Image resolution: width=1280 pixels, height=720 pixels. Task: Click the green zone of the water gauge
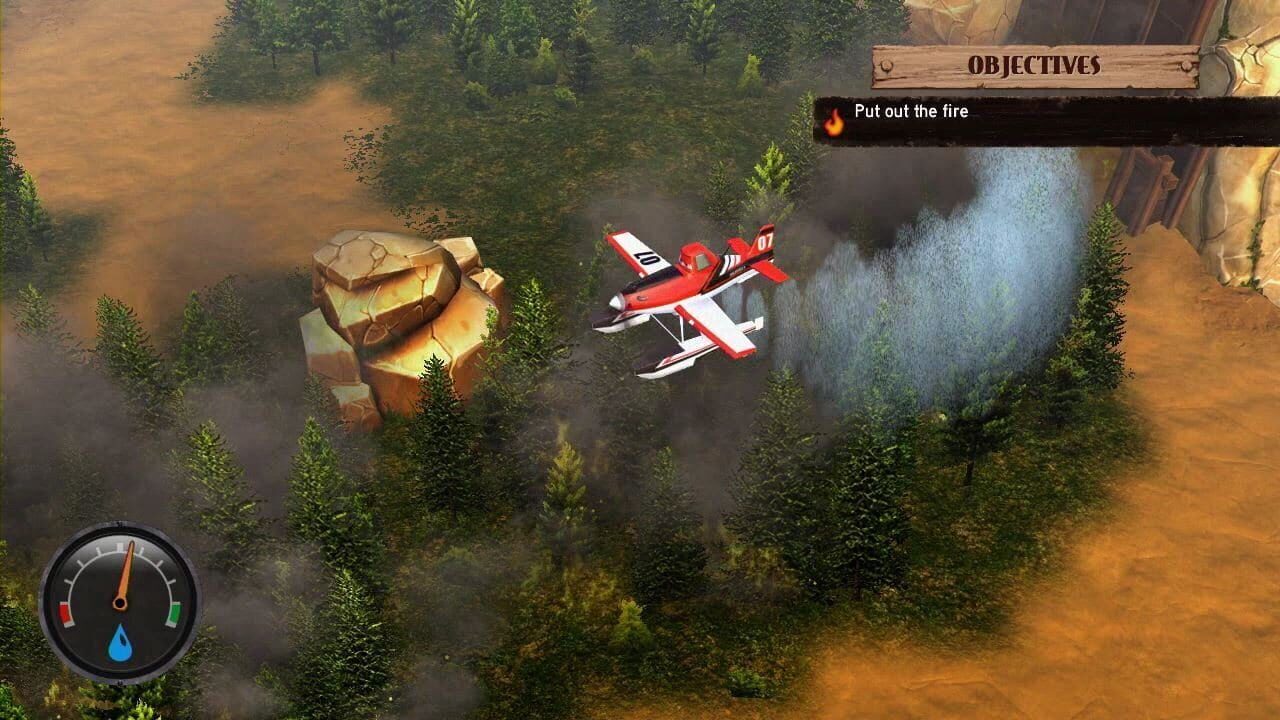[x=176, y=613]
